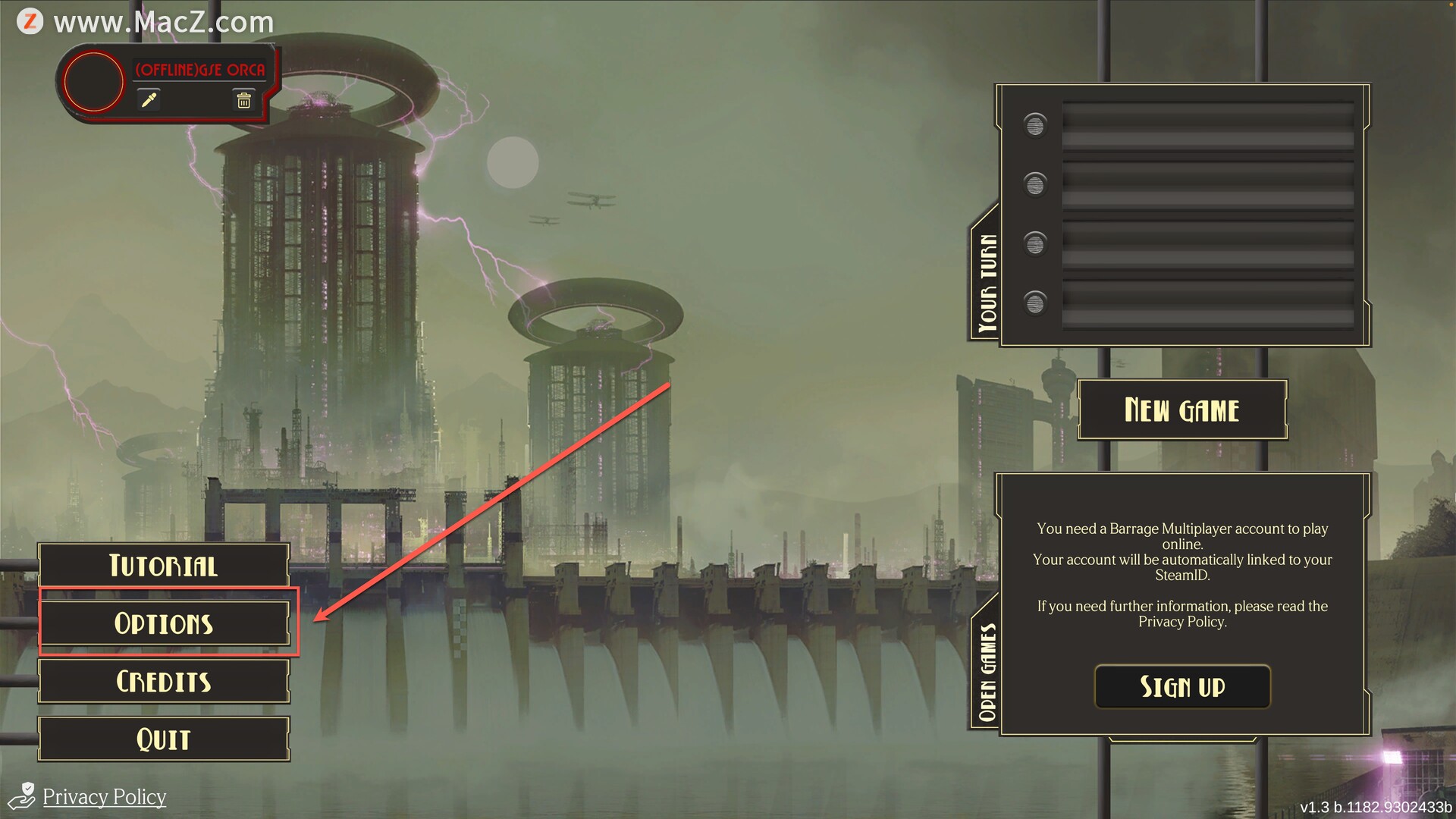Screen dimensions: 1456x819
Task: View the Credits screen
Action: coord(164,681)
